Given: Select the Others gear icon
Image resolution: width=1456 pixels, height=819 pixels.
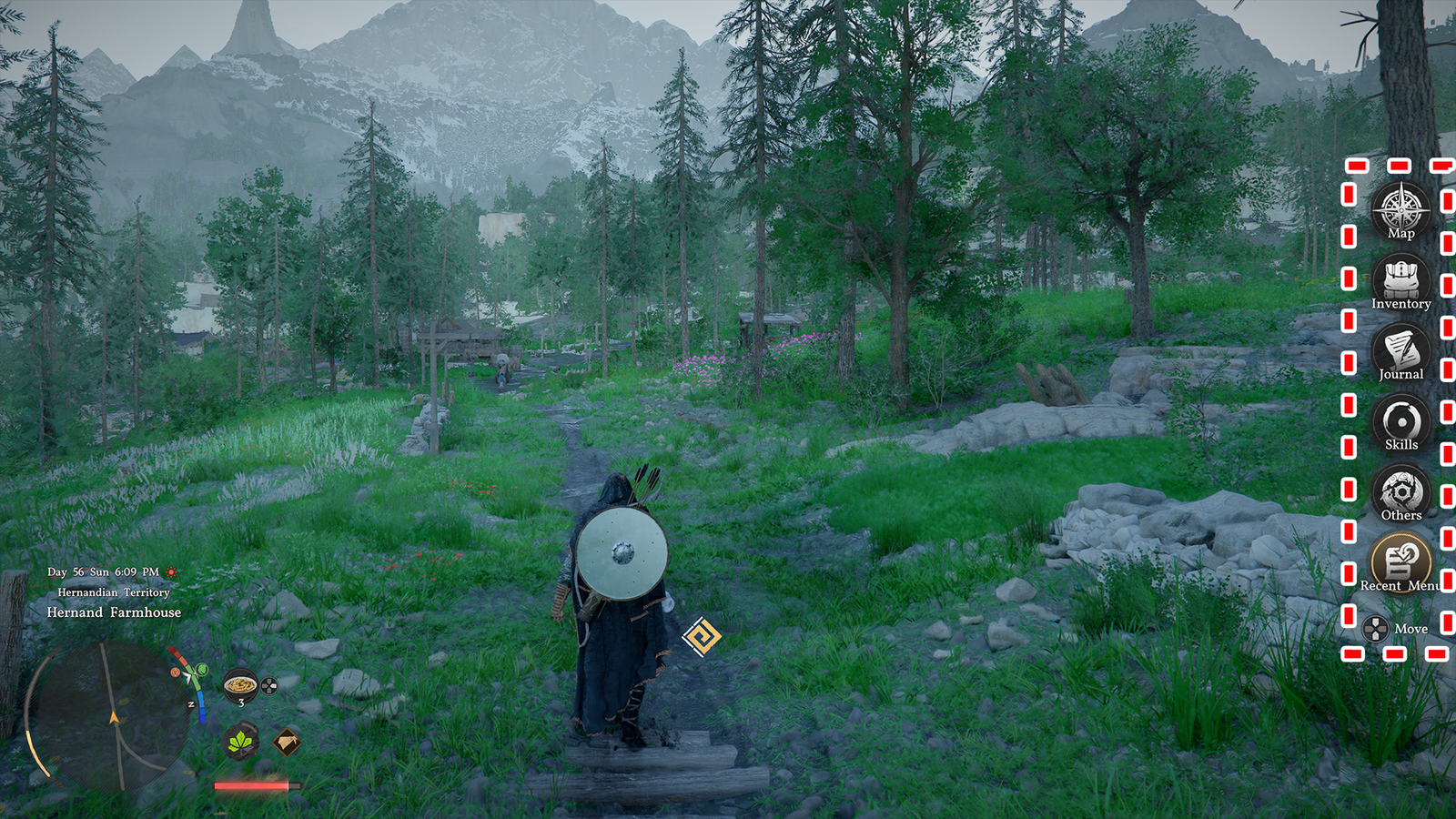Looking at the screenshot, I should [x=1400, y=491].
